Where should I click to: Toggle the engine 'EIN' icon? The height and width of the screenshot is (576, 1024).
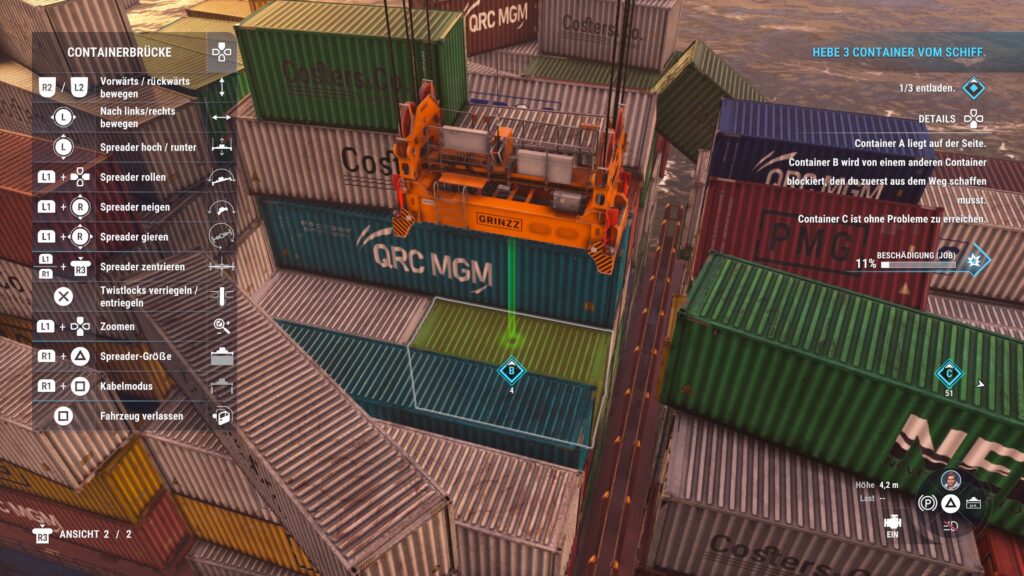pos(894,525)
